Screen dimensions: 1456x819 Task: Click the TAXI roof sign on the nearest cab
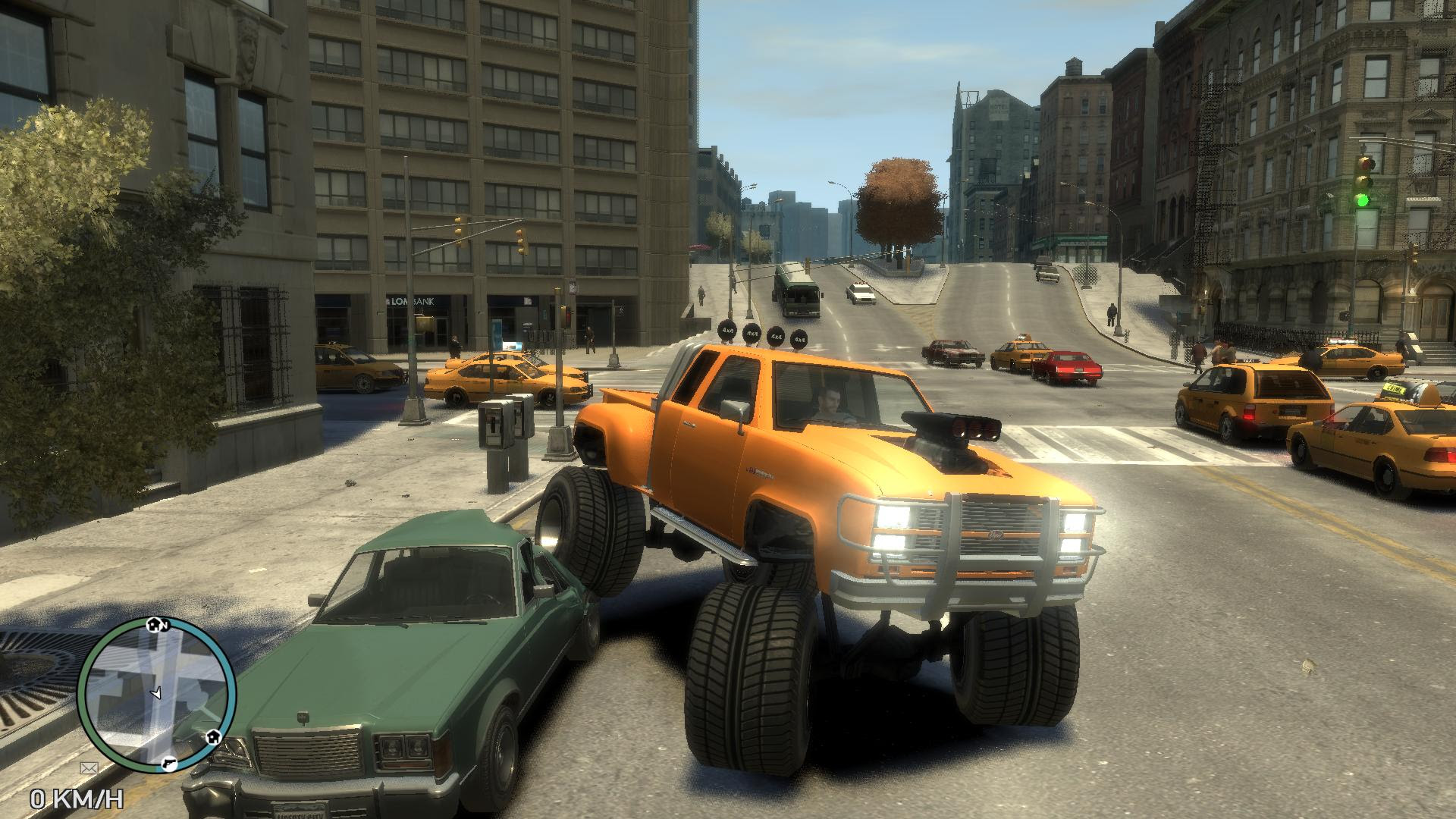point(1395,389)
